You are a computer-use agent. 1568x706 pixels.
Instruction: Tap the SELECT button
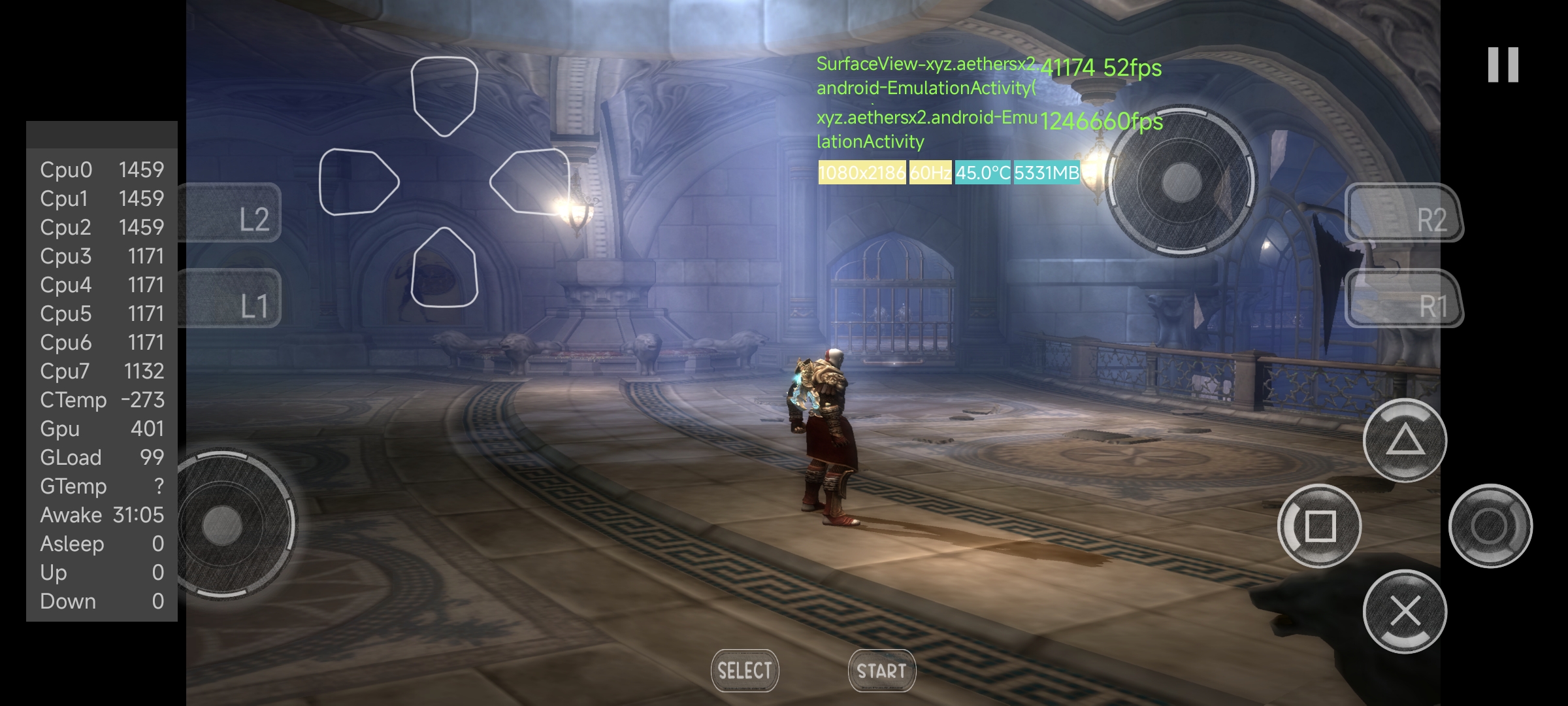point(745,671)
